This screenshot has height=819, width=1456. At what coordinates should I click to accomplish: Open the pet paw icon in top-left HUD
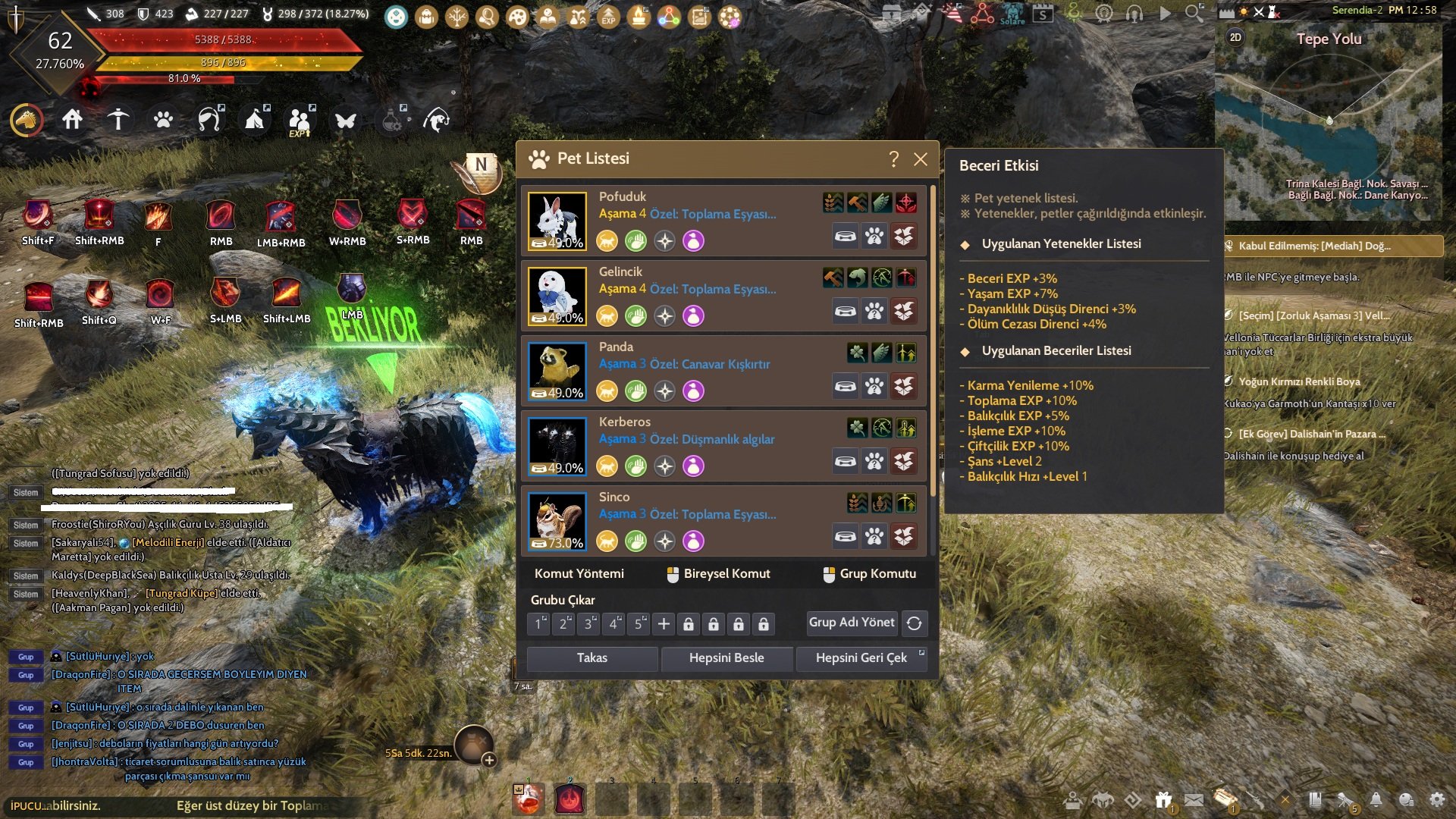[x=163, y=120]
